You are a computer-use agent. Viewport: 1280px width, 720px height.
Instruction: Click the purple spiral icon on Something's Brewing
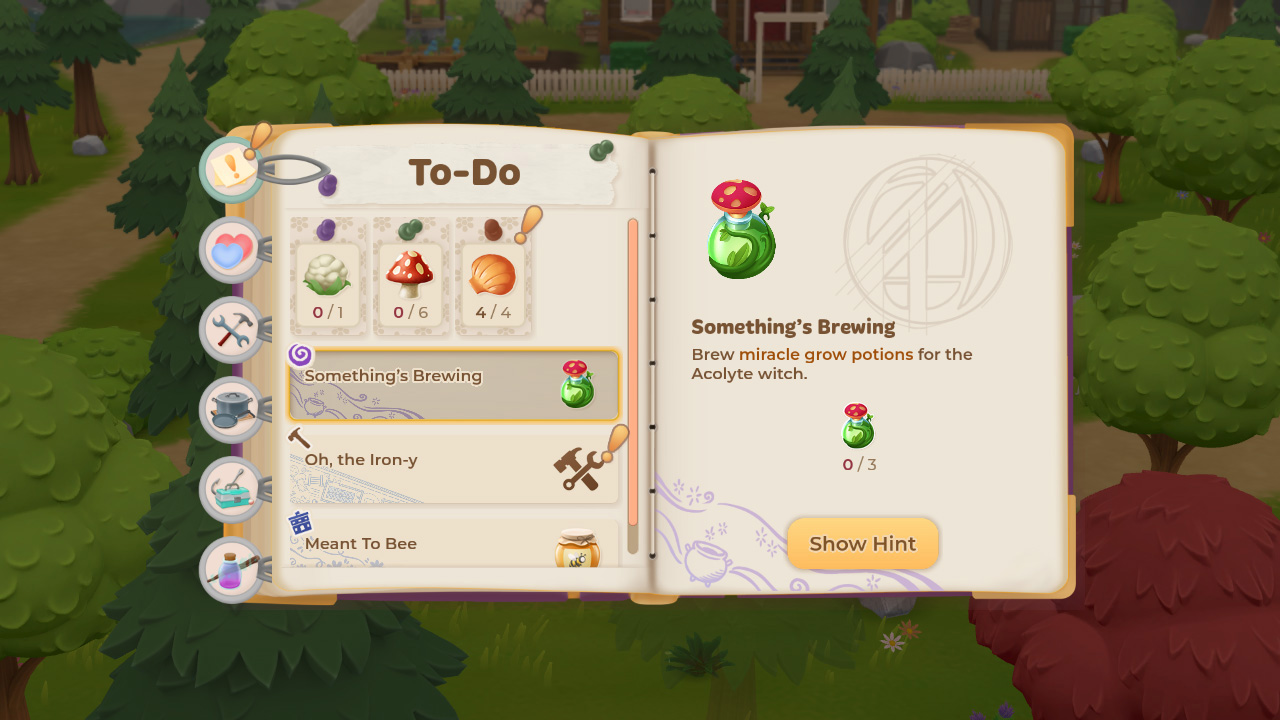click(x=301, y=356)
